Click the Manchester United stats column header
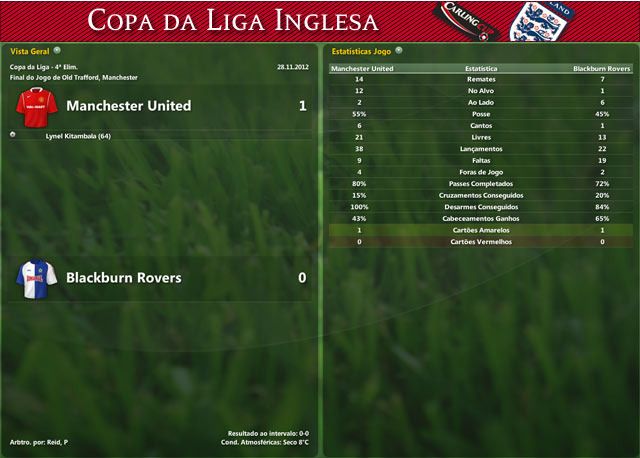Screen dimensions: 640x458 (x=361, y=69)
